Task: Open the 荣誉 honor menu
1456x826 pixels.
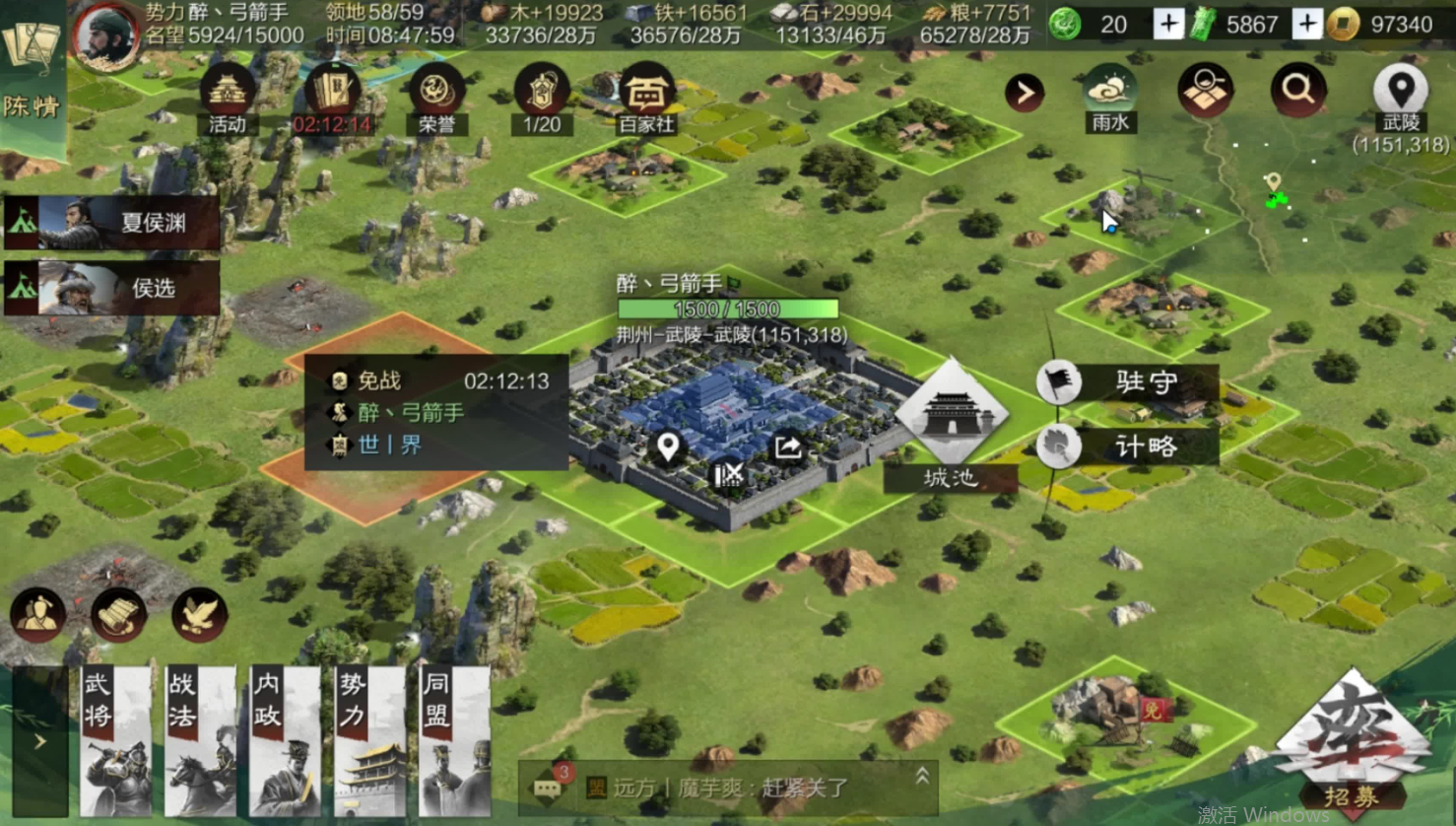Action: (x=435, y=99)
